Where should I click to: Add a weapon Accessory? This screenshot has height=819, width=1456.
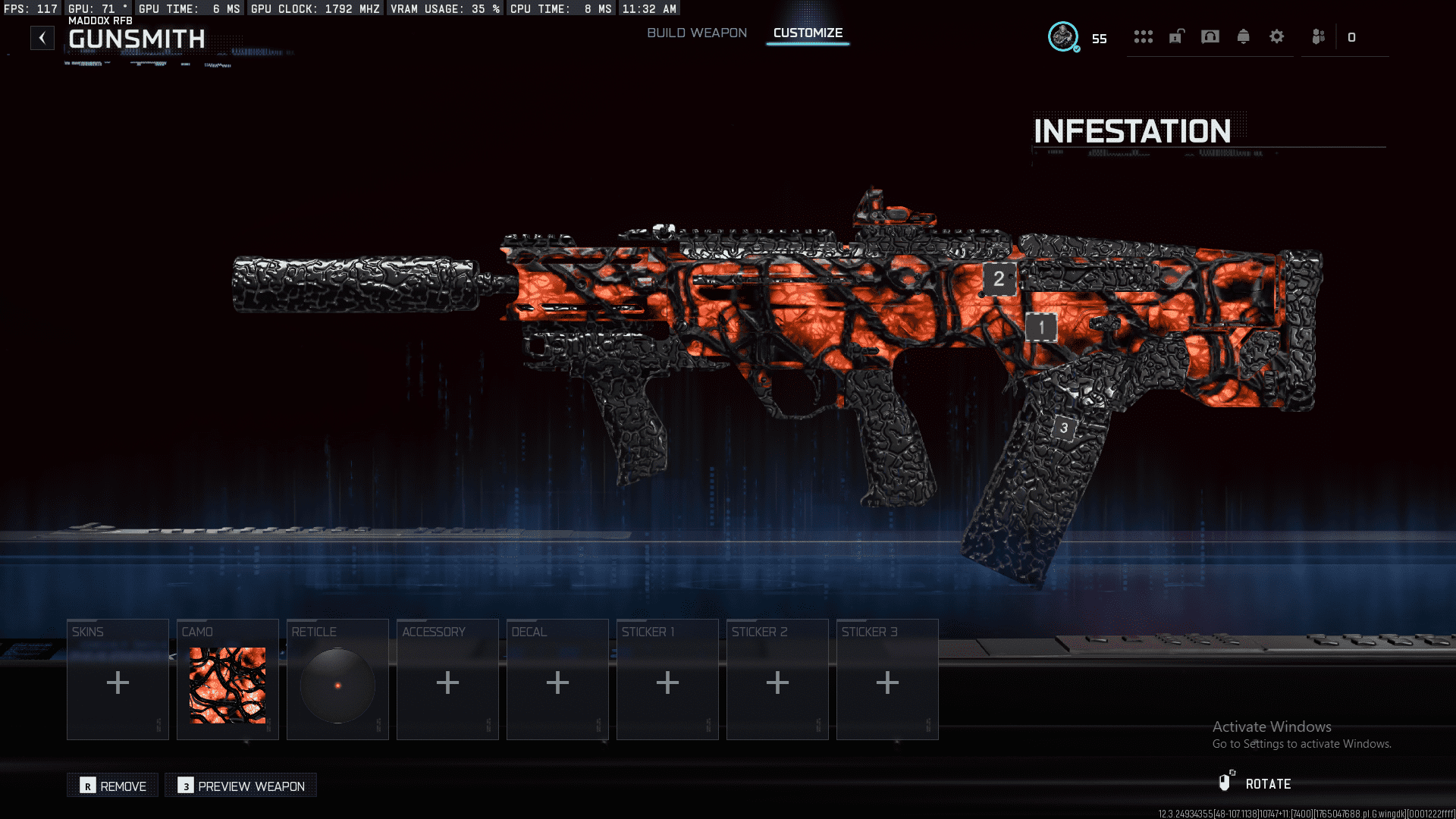(x=447, y=679)
